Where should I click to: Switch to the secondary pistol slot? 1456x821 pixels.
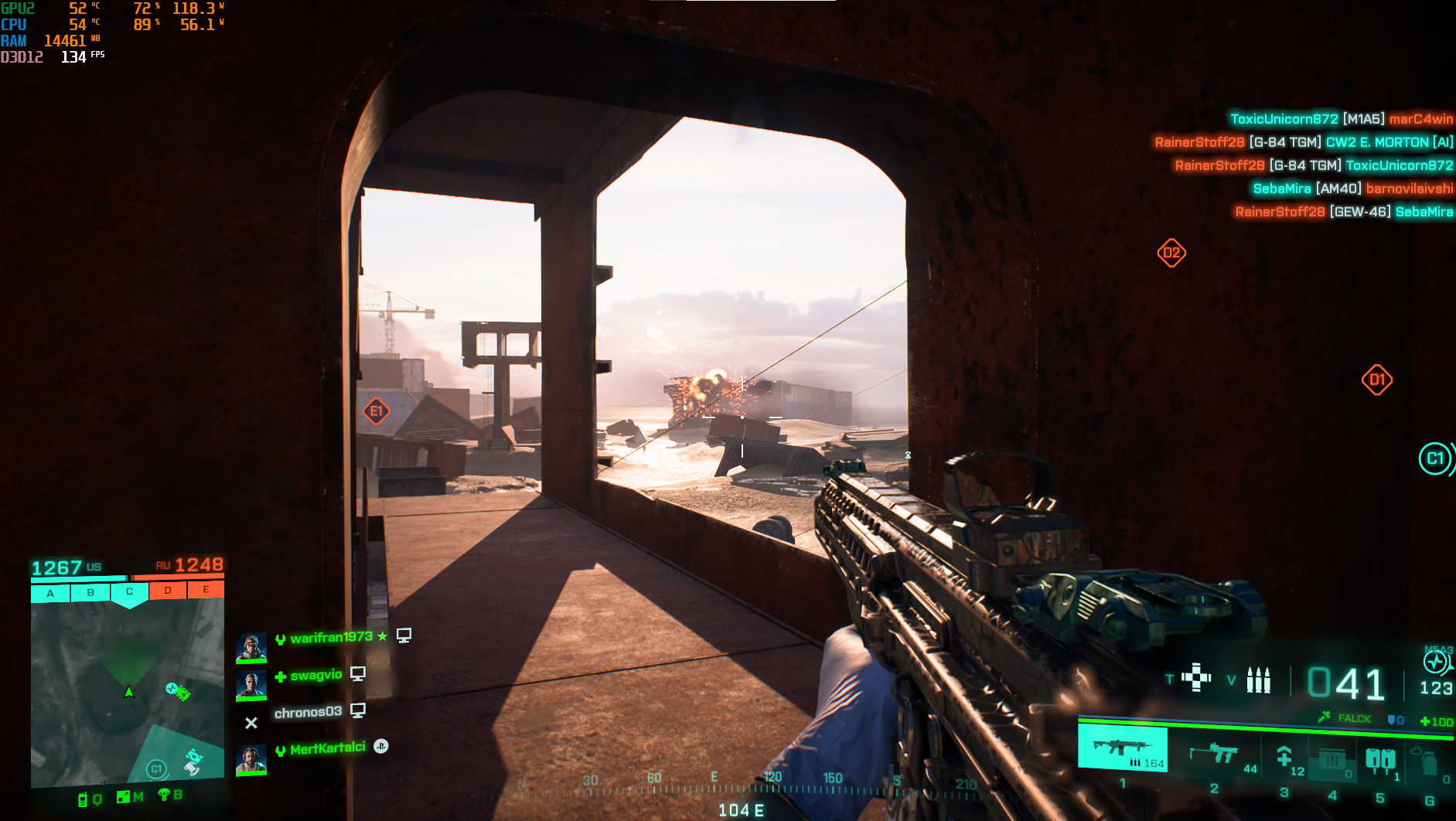point(1214,754)
